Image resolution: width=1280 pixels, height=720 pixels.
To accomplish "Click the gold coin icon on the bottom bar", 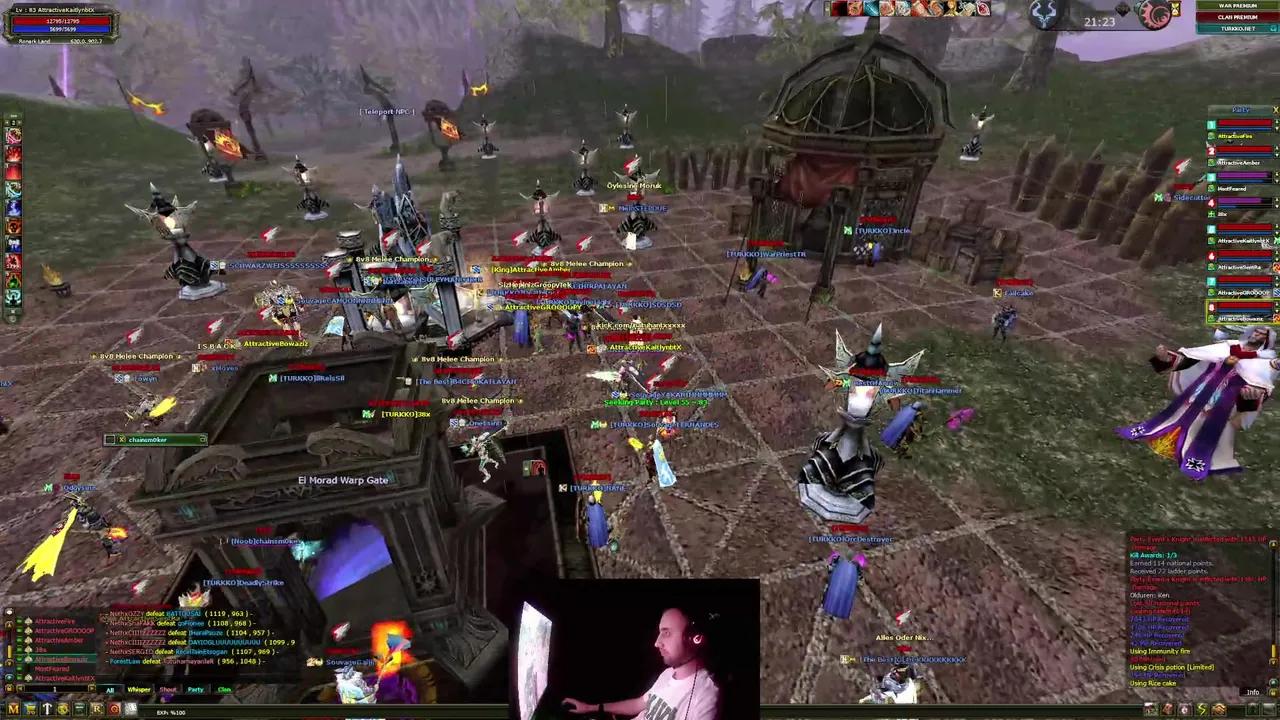I will (x=63, y=709).
